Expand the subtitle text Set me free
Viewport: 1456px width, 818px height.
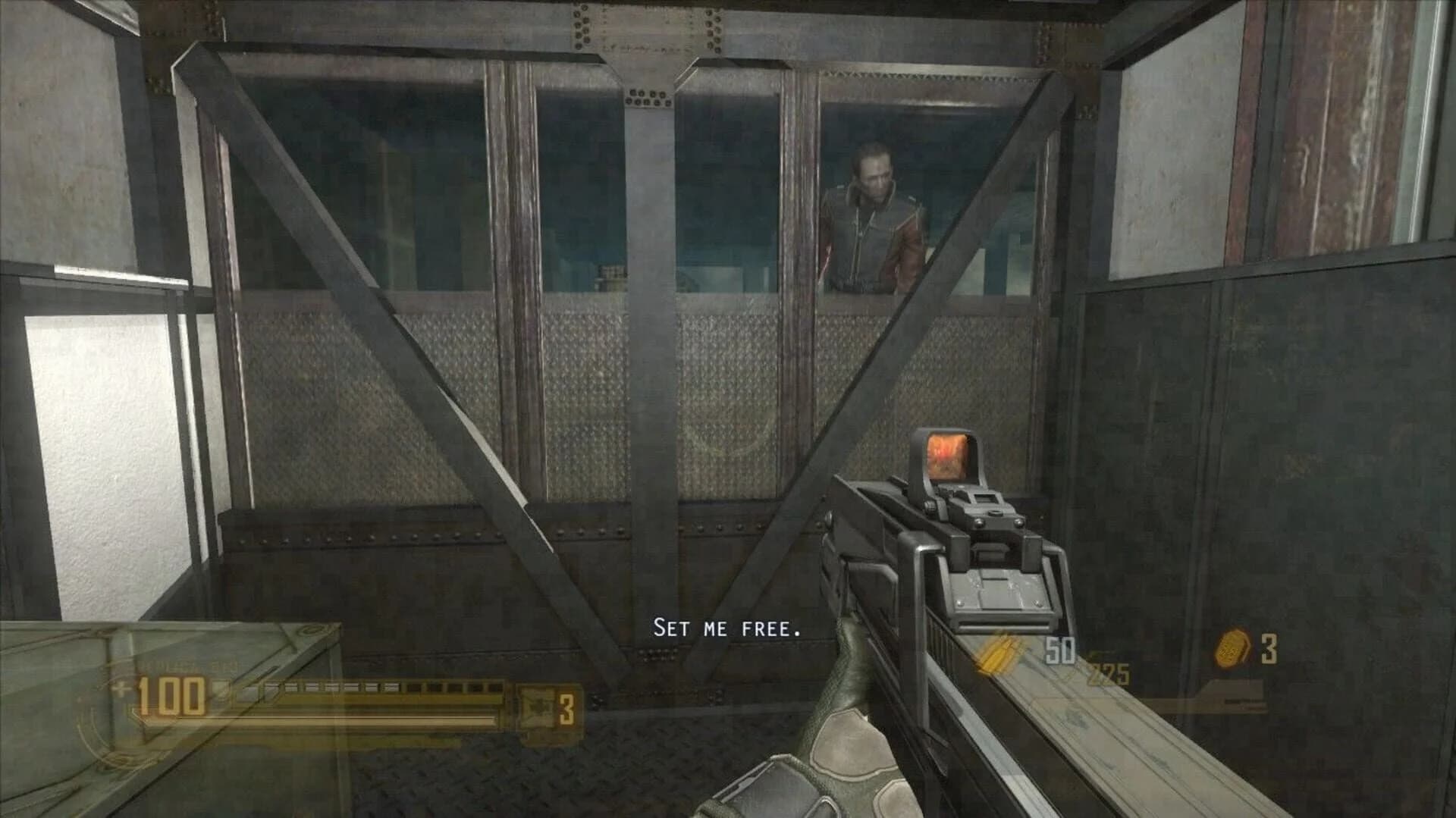click(x=726, y=628)
